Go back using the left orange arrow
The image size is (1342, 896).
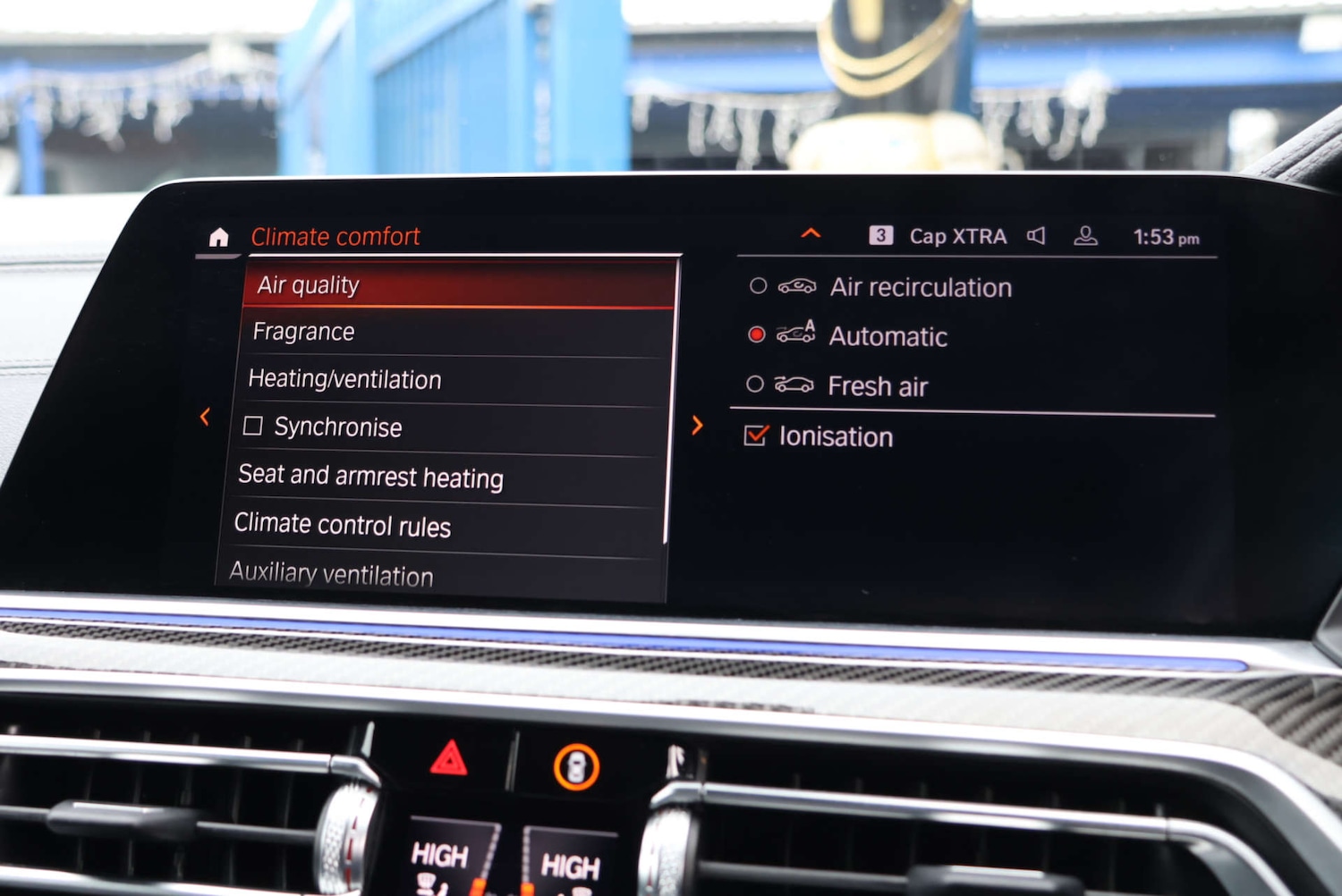205,416
